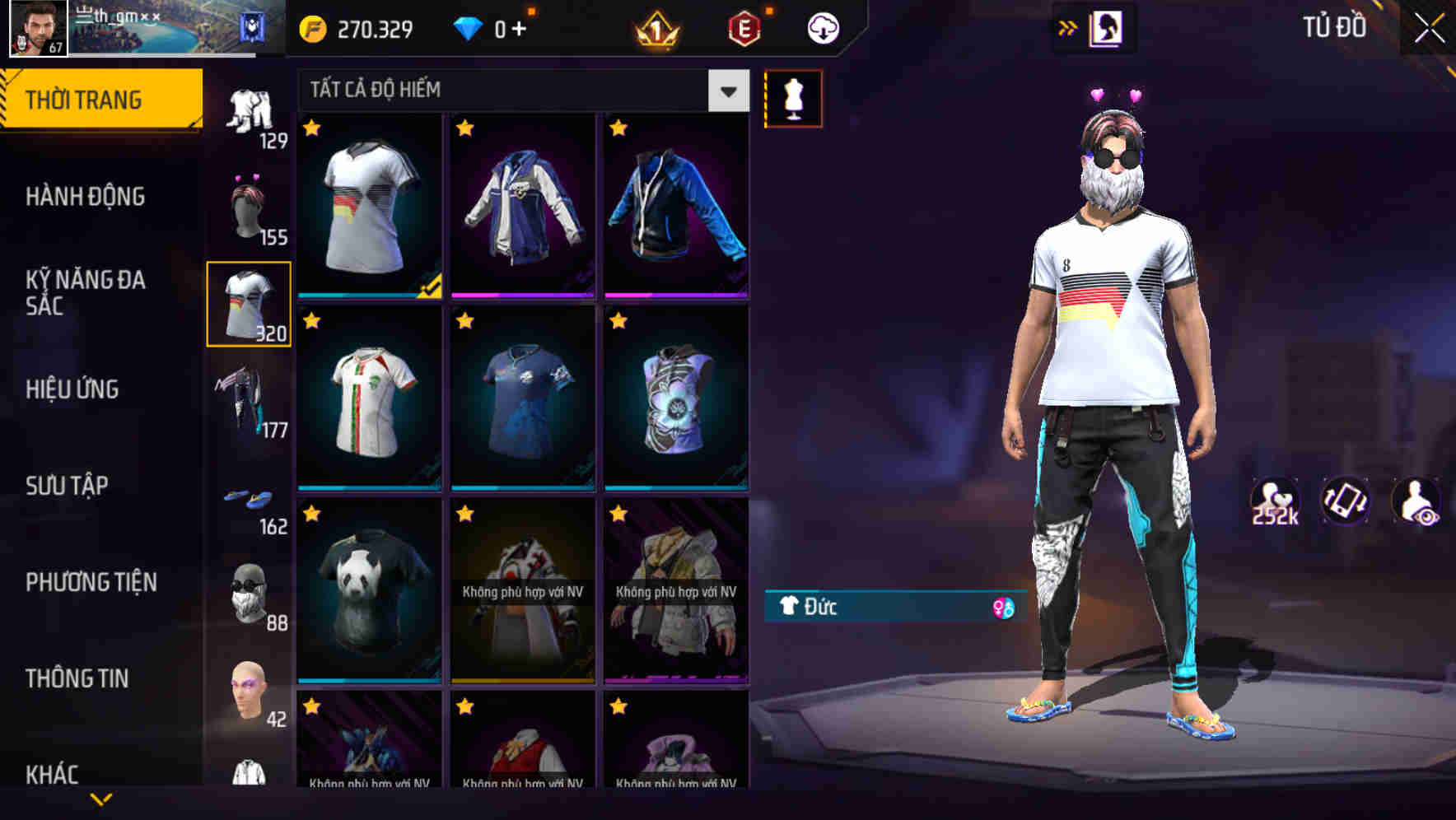Select the shirt category showing 320 items
This screenshot has width=1456, height=820.
click(x=249, y=302)
